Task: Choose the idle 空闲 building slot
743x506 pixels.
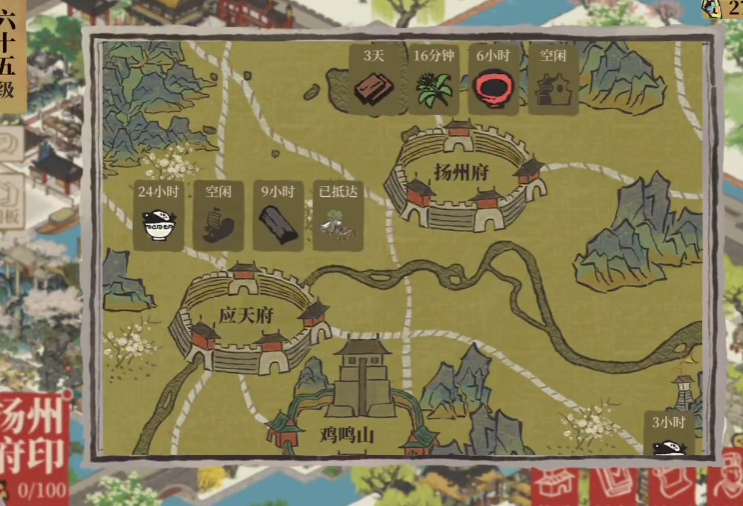Action: pos(551,81)
